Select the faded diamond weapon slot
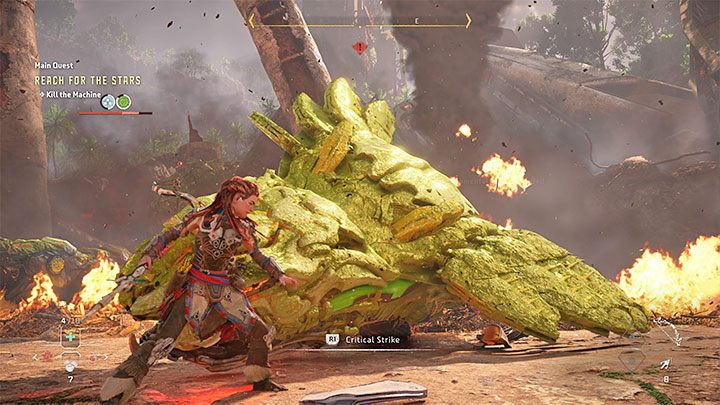 click(633, 359)
